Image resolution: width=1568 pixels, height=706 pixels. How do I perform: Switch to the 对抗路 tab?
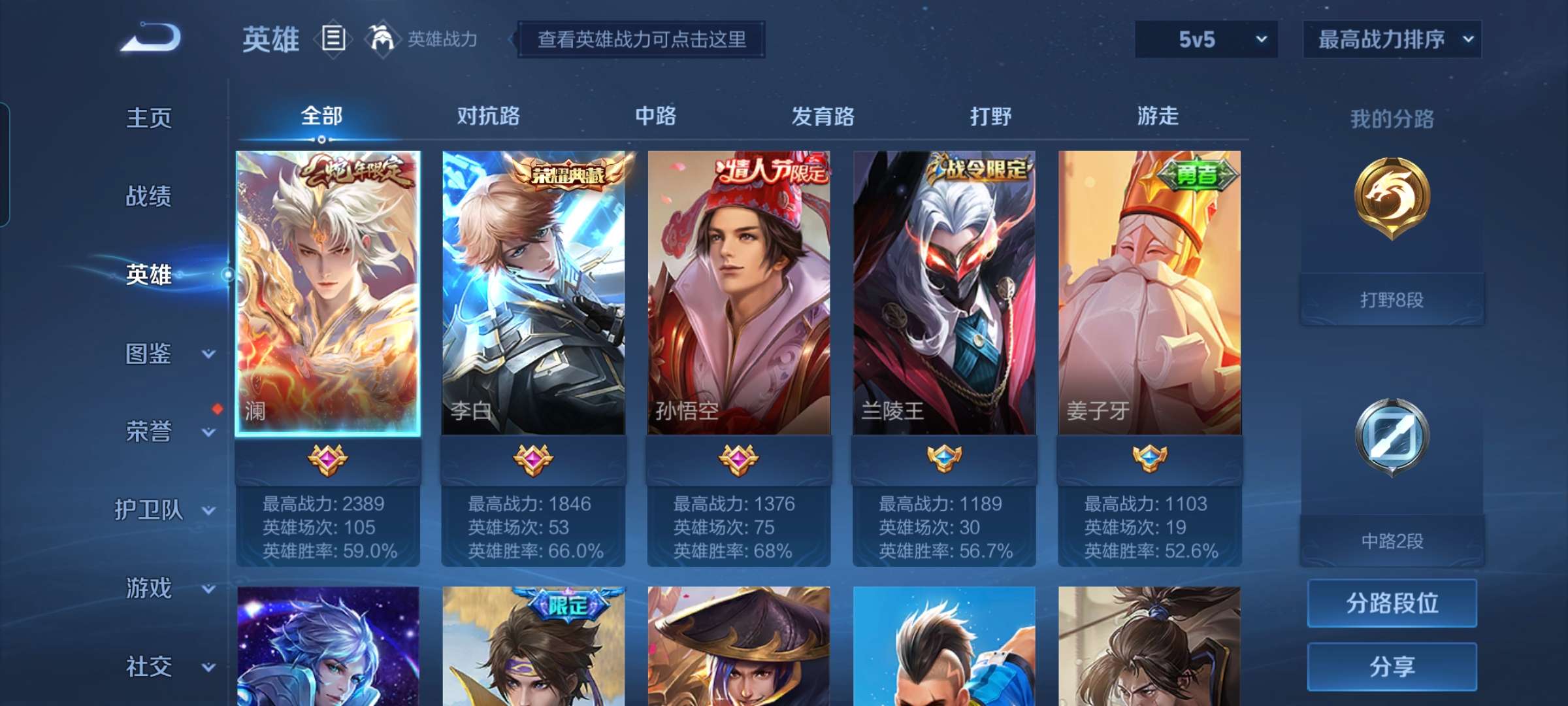click(487, 118)
